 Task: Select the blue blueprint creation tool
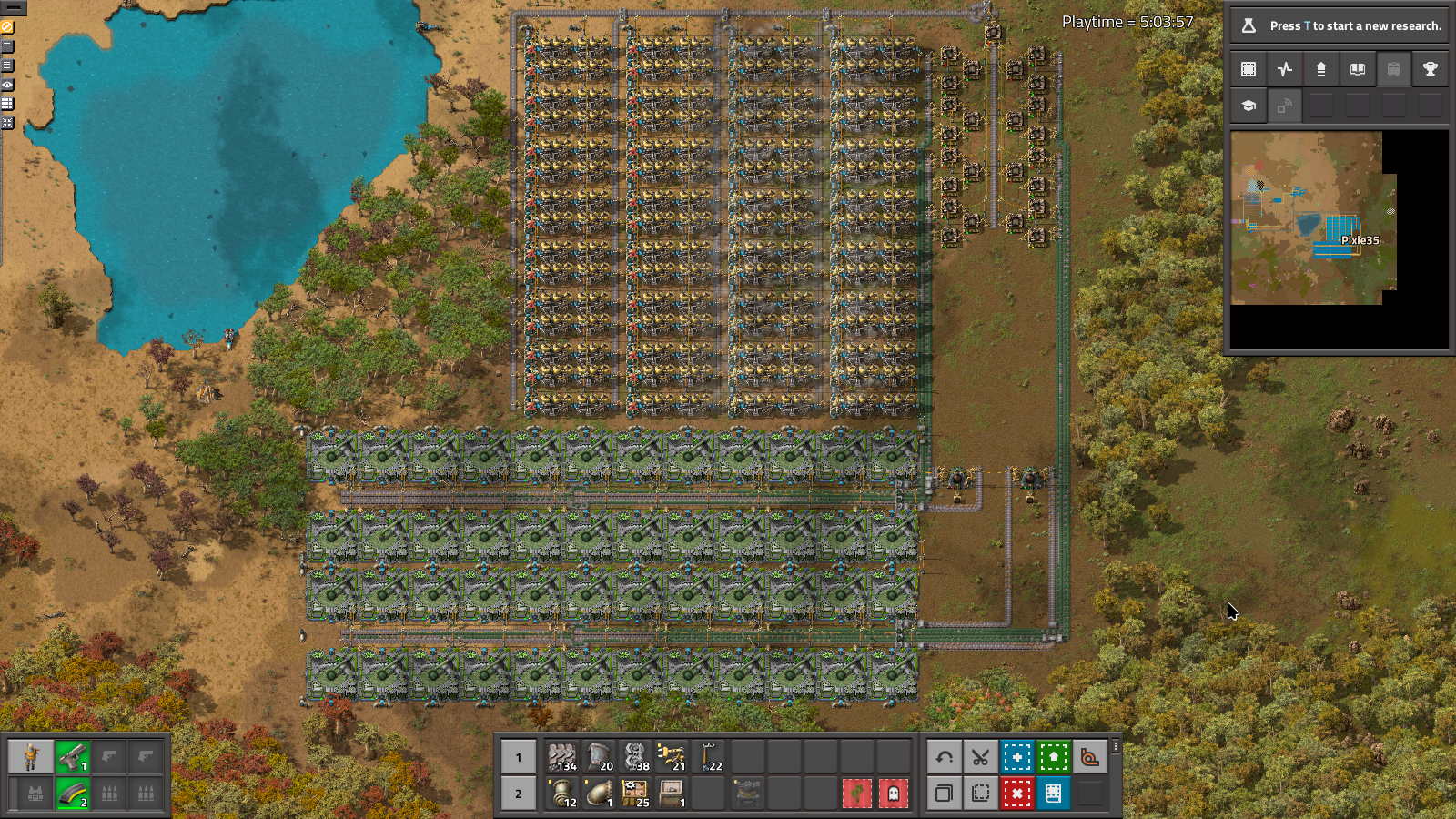coord(1017,757)
